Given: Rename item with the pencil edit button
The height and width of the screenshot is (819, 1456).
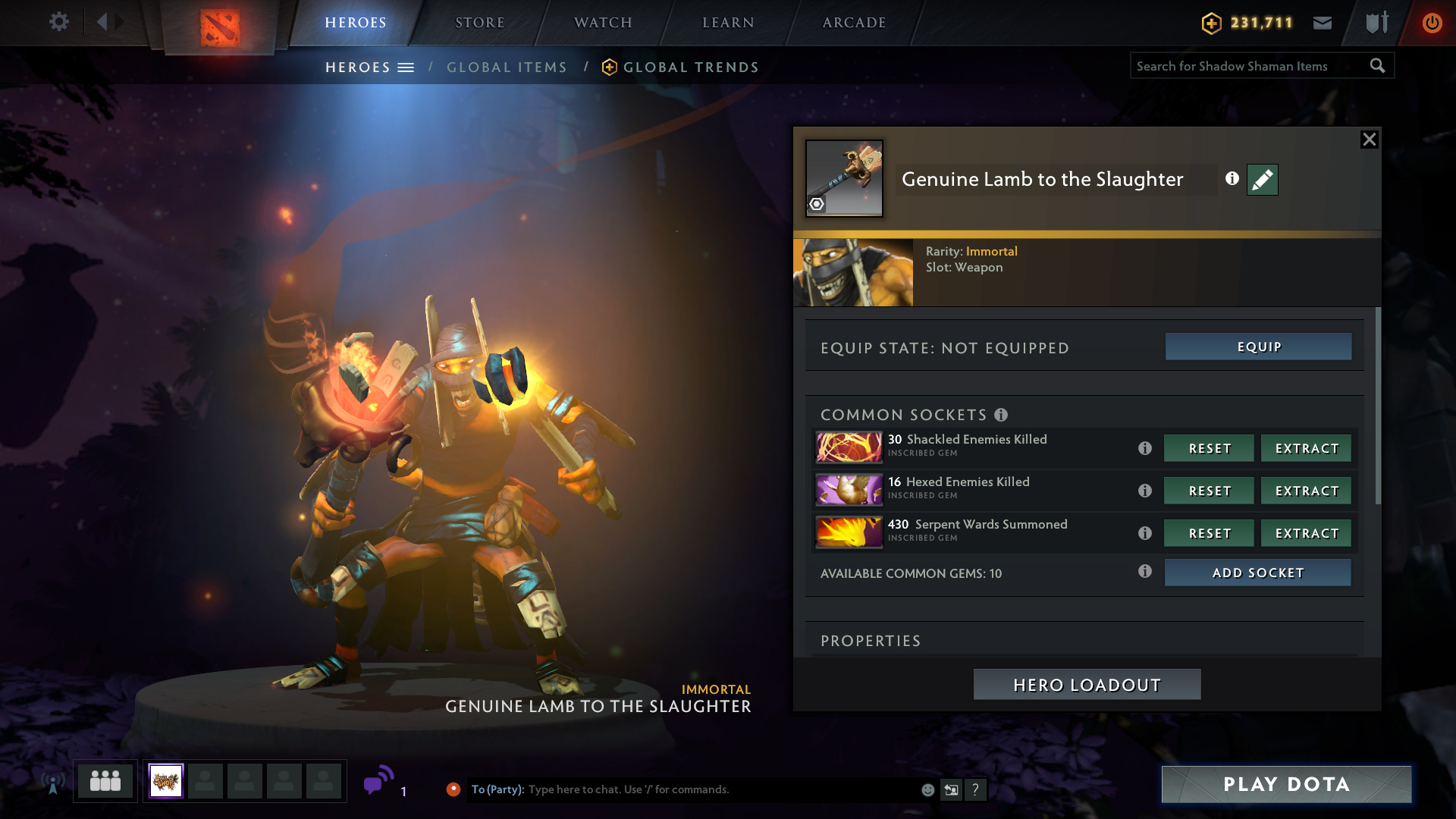Looking at the screenshot, I should 1262,180.
